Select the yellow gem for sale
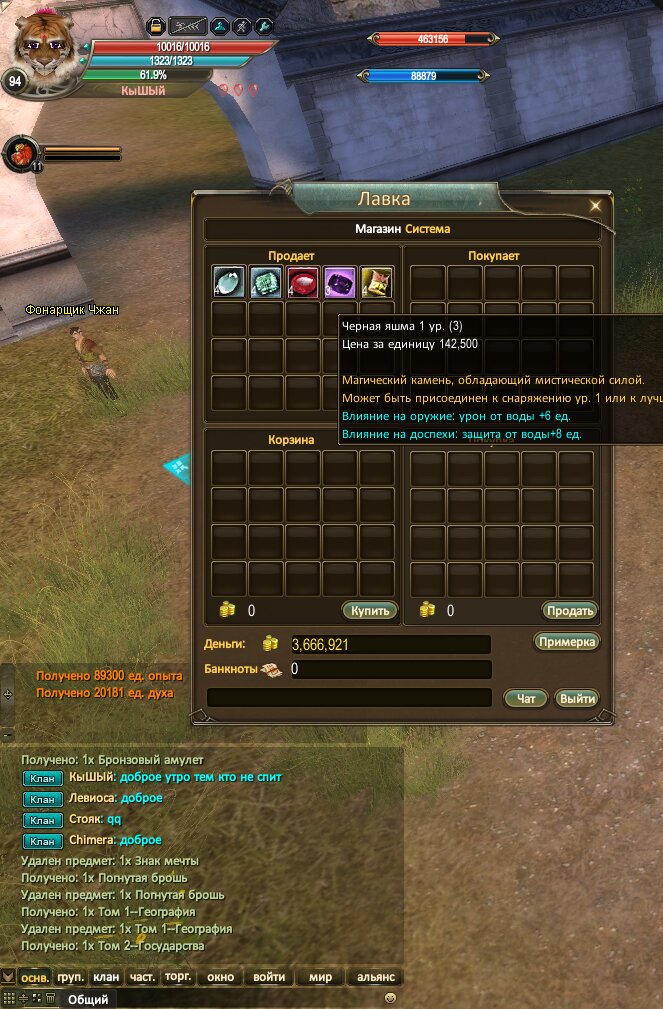 (x=376, y=283)
